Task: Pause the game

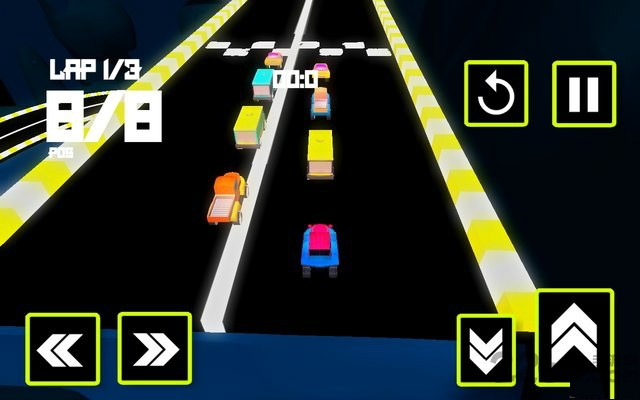Action: click(583, 93)
